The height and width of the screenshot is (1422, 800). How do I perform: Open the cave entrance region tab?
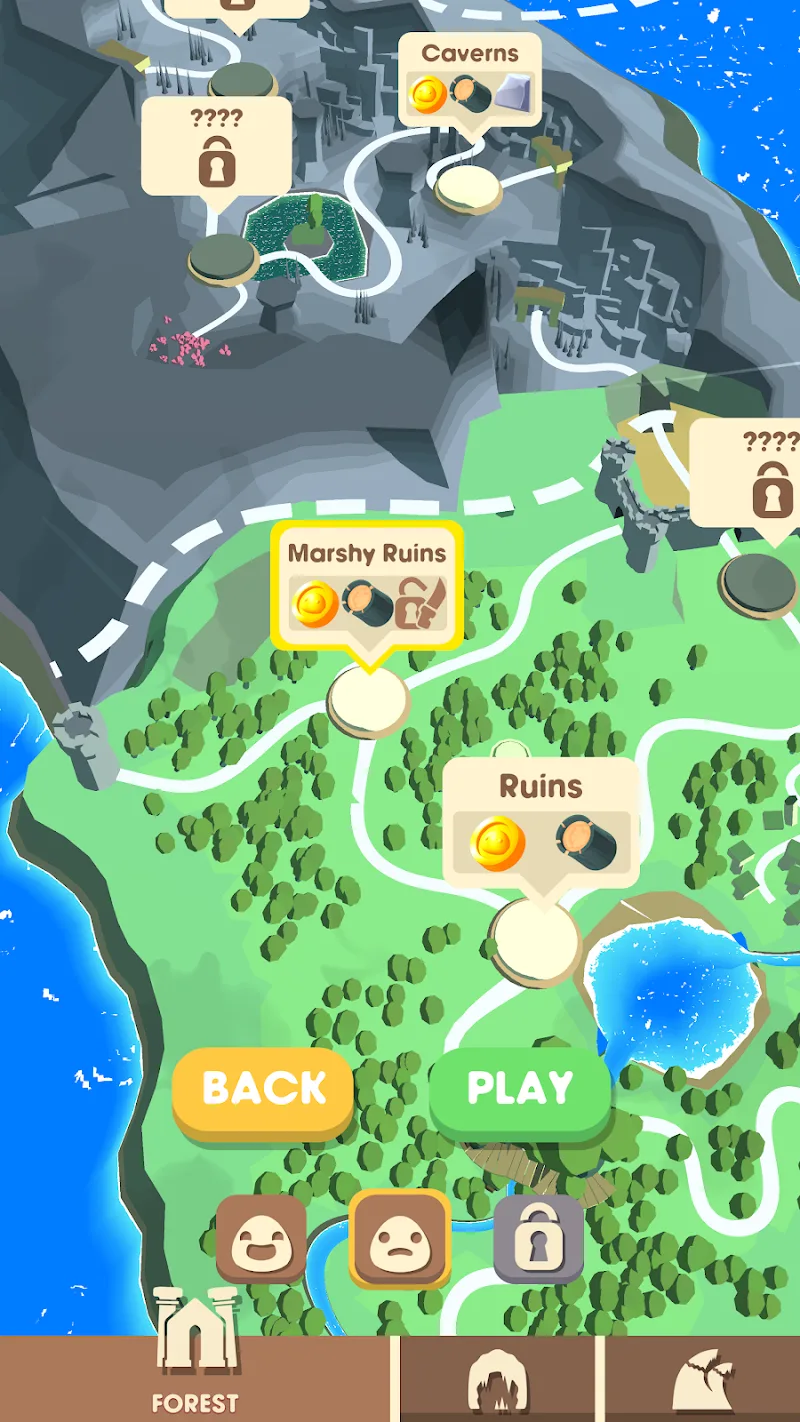point(498,1380)
